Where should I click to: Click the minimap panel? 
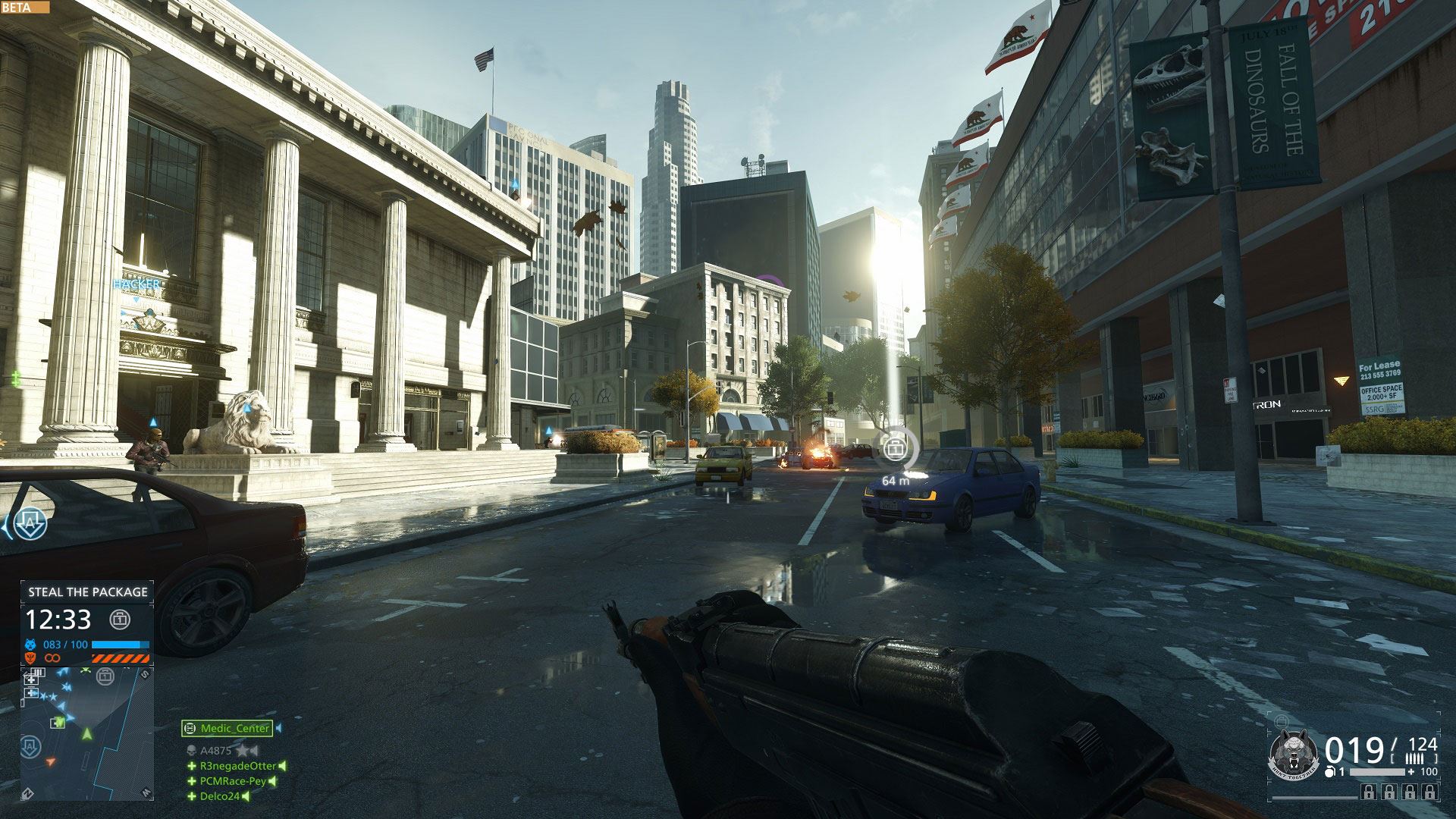86,733
